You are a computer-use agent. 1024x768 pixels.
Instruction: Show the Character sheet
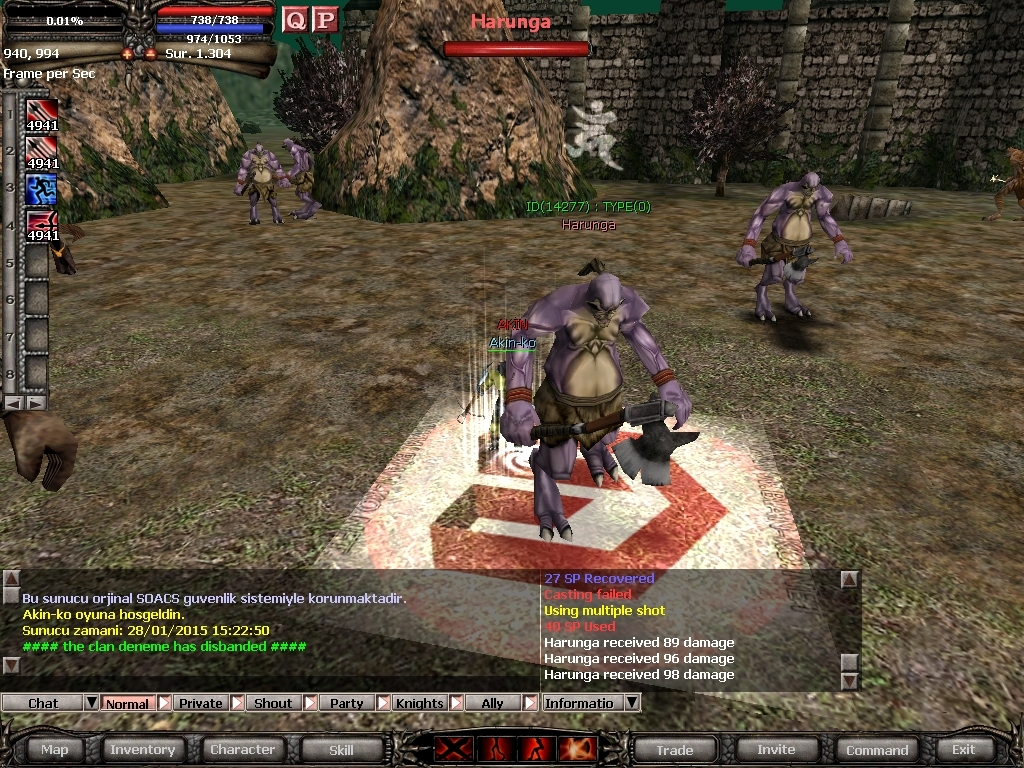click(x=242, y=749)
